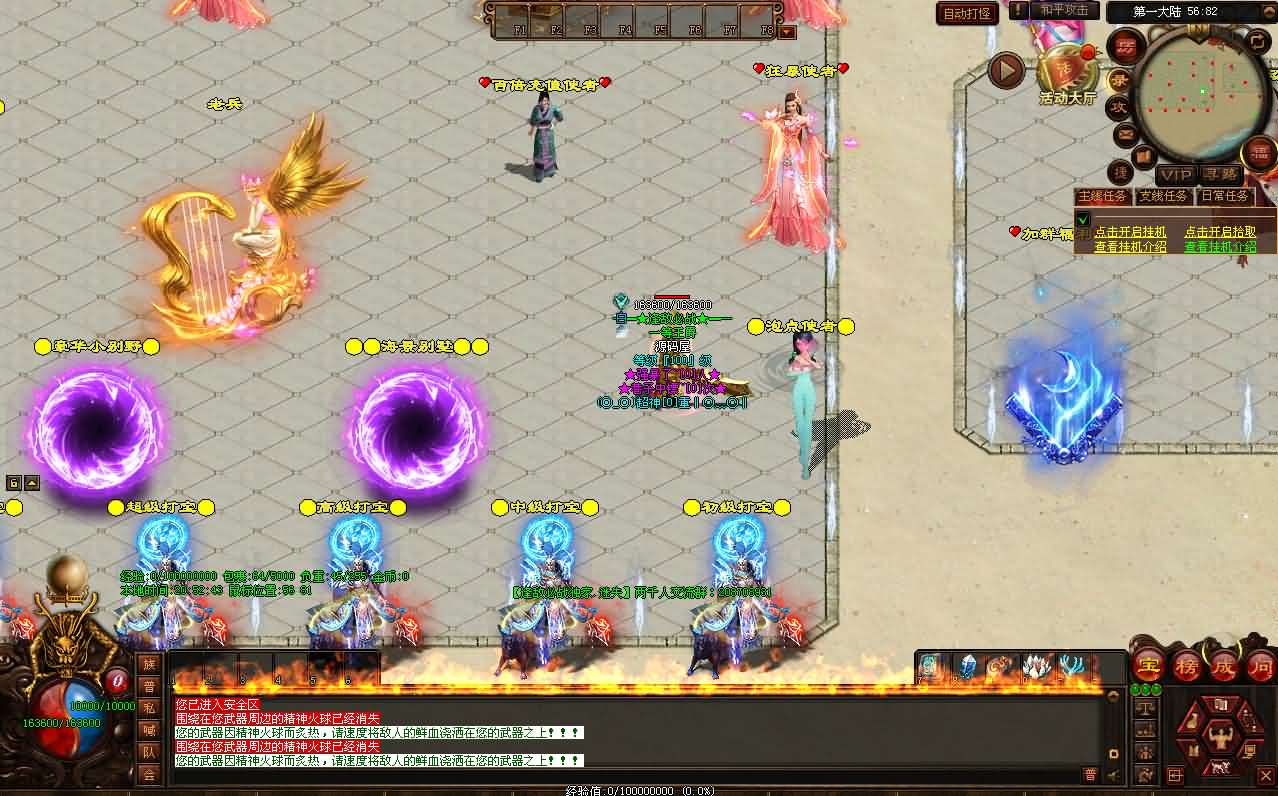Activate the 寻路 pathfinding button
Viewport: 1278px width, 796px height.
[1220, 174]
